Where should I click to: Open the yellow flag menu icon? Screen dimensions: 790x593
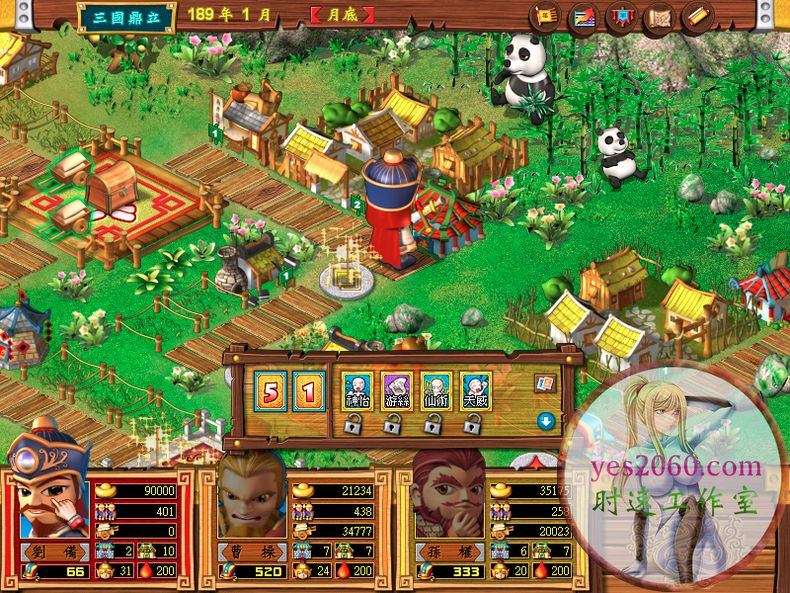click(x=546, y=16)
